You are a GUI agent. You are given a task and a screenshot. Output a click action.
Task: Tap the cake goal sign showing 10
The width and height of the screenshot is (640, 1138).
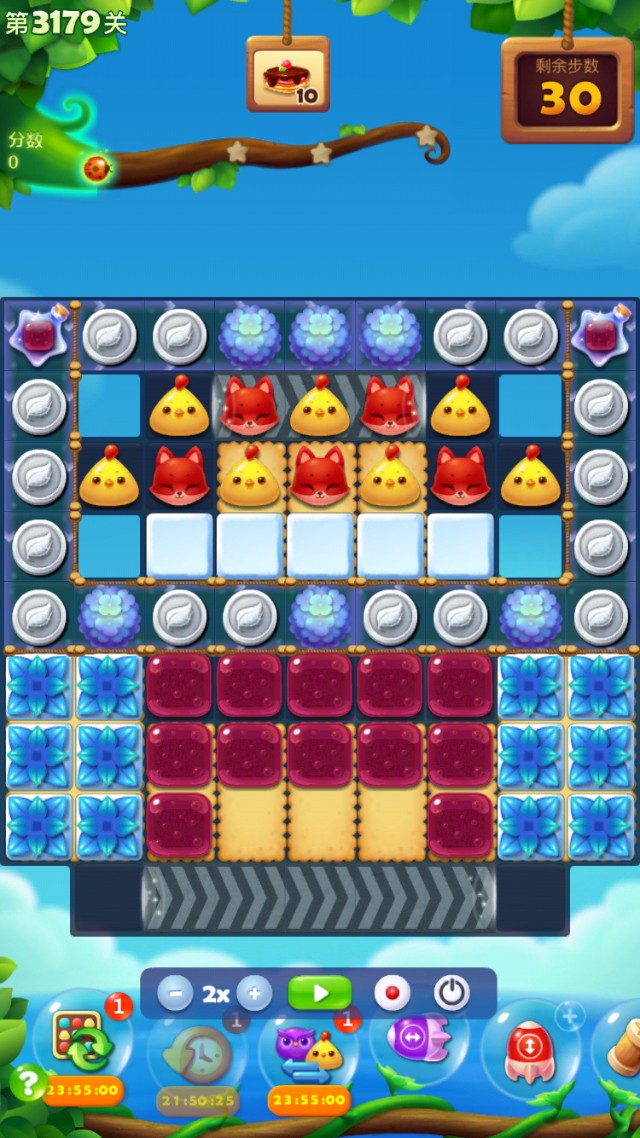(288, 75)
